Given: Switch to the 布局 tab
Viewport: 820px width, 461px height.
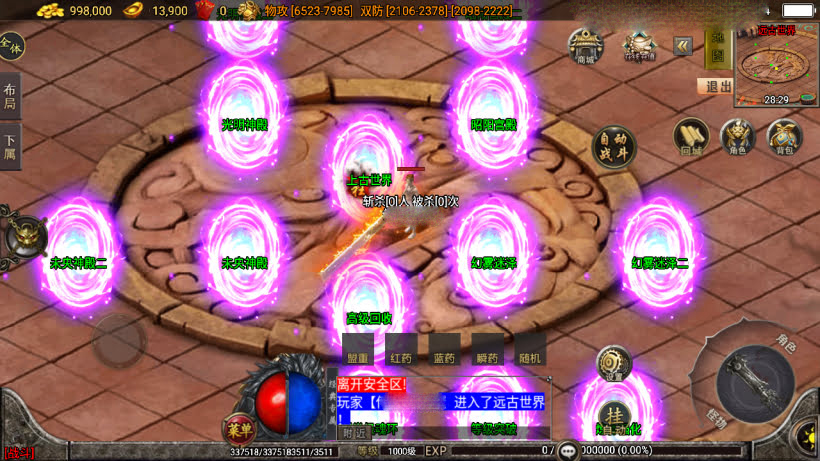Looking at the screenshot, I should pyautogui.click(x=10, y=94).
